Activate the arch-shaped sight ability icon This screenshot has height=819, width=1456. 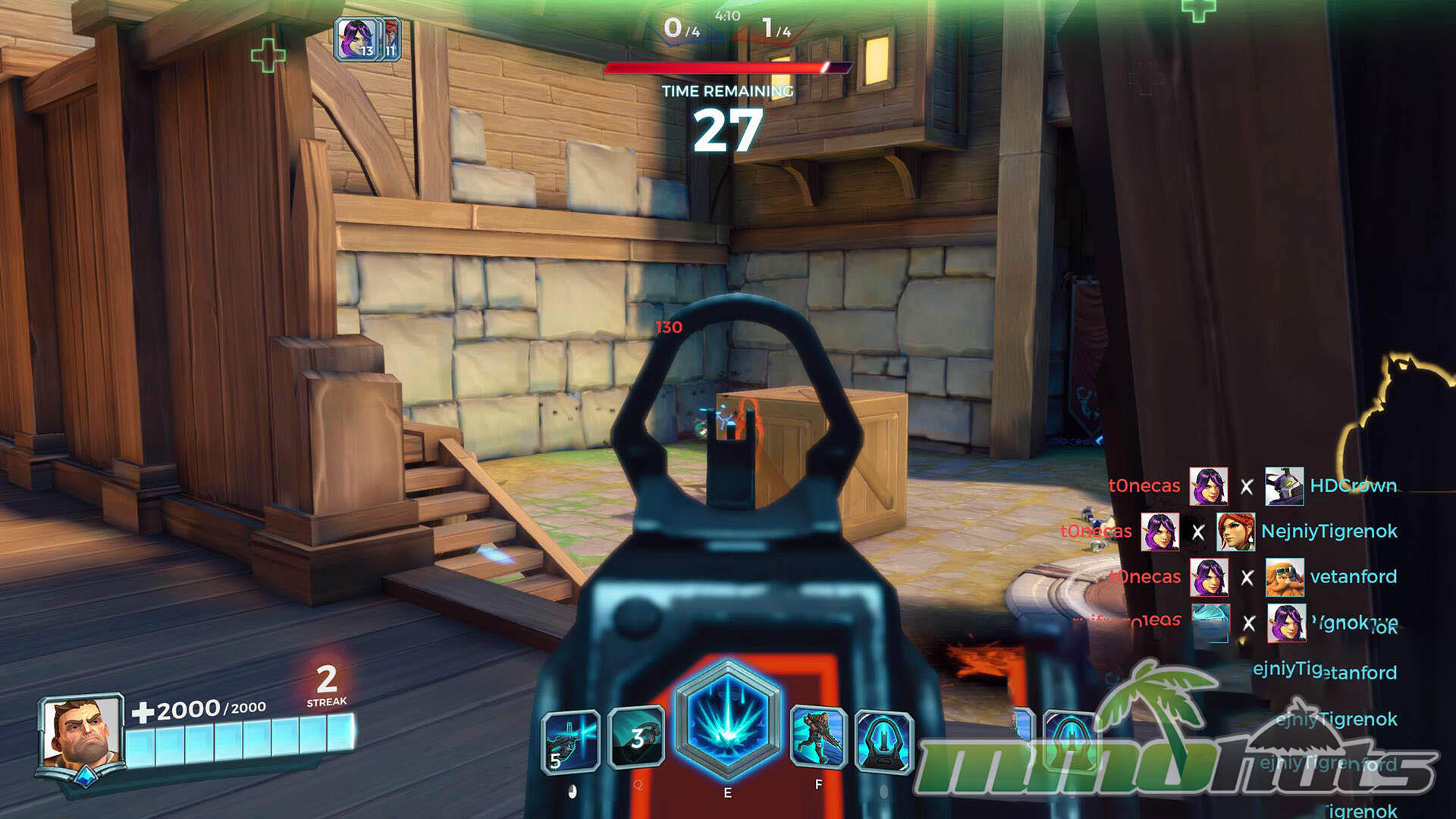(x=883, y=741)
